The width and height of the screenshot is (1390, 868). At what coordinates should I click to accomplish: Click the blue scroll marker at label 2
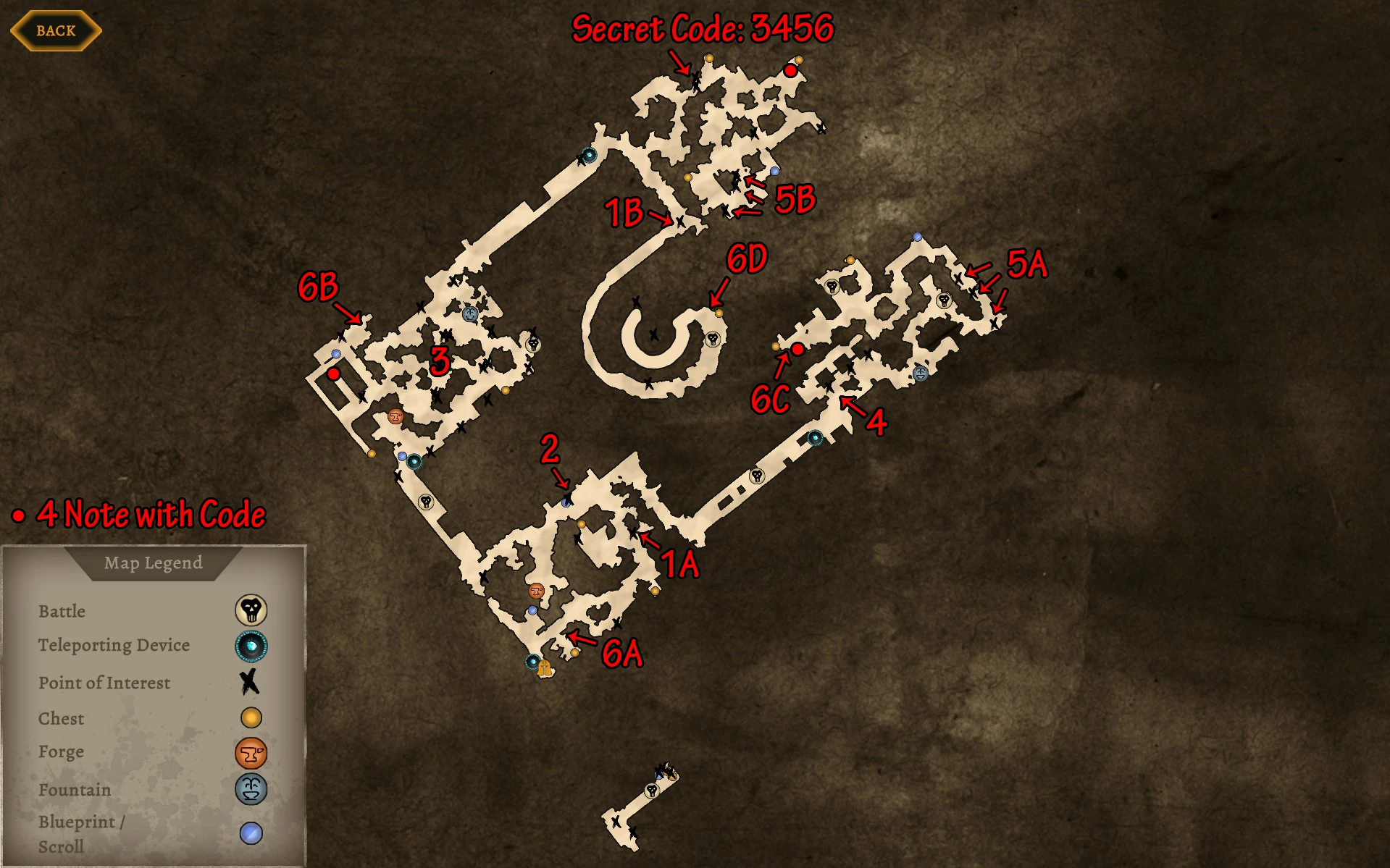(x=565, y=500)
